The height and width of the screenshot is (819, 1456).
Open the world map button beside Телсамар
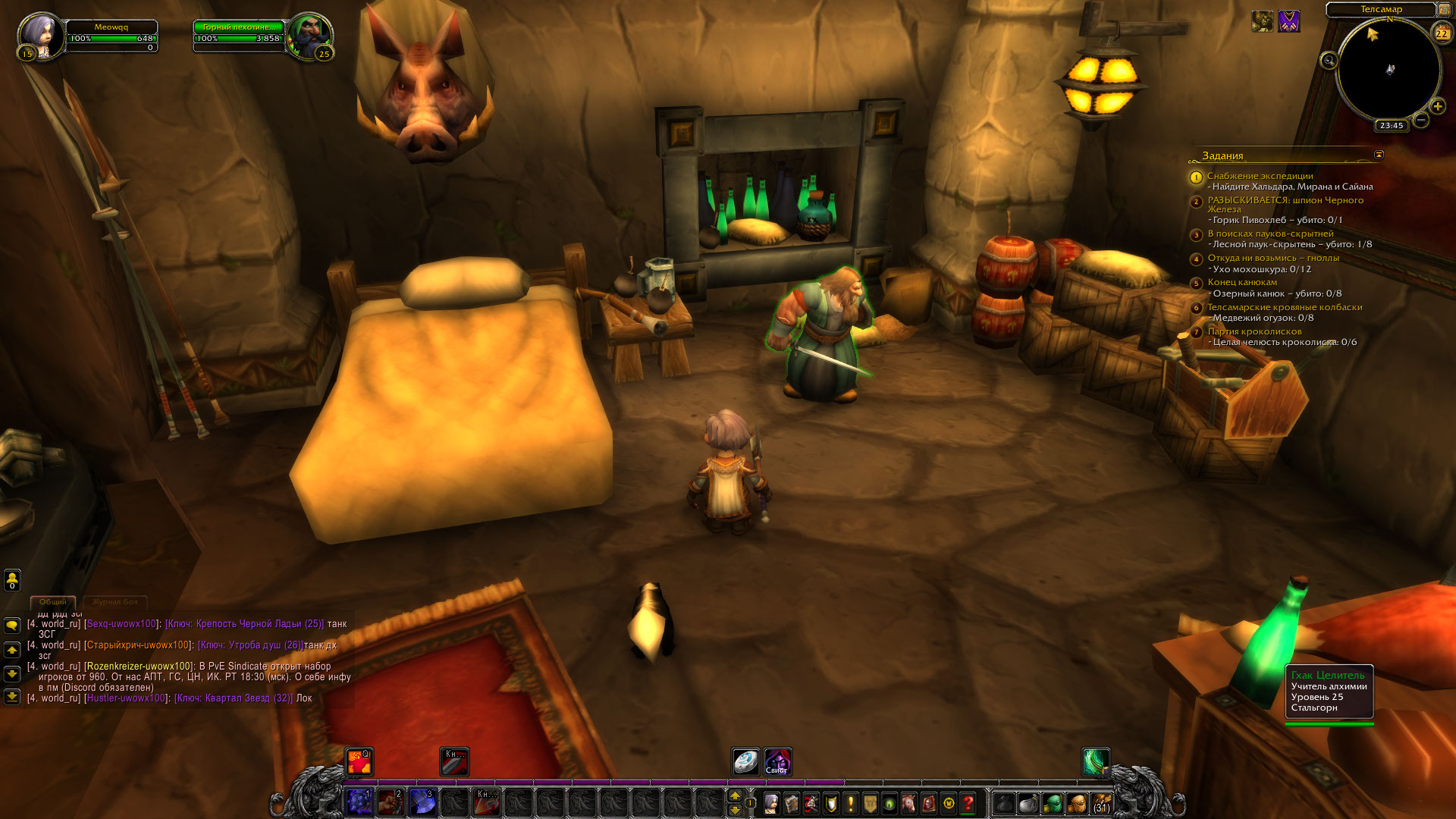[x=1445, y=10]
